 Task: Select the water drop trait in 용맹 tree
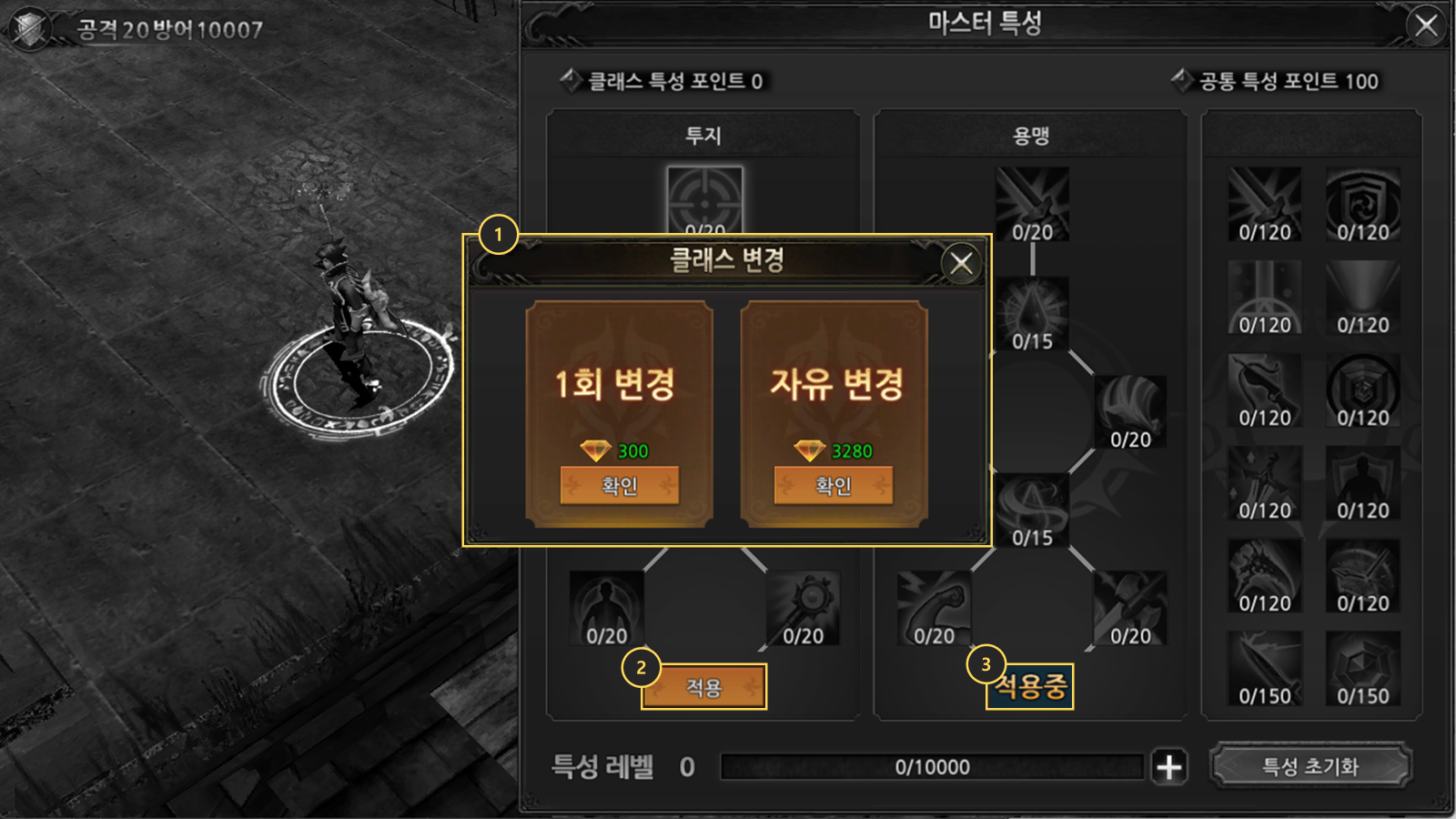tap(1032, 312)
